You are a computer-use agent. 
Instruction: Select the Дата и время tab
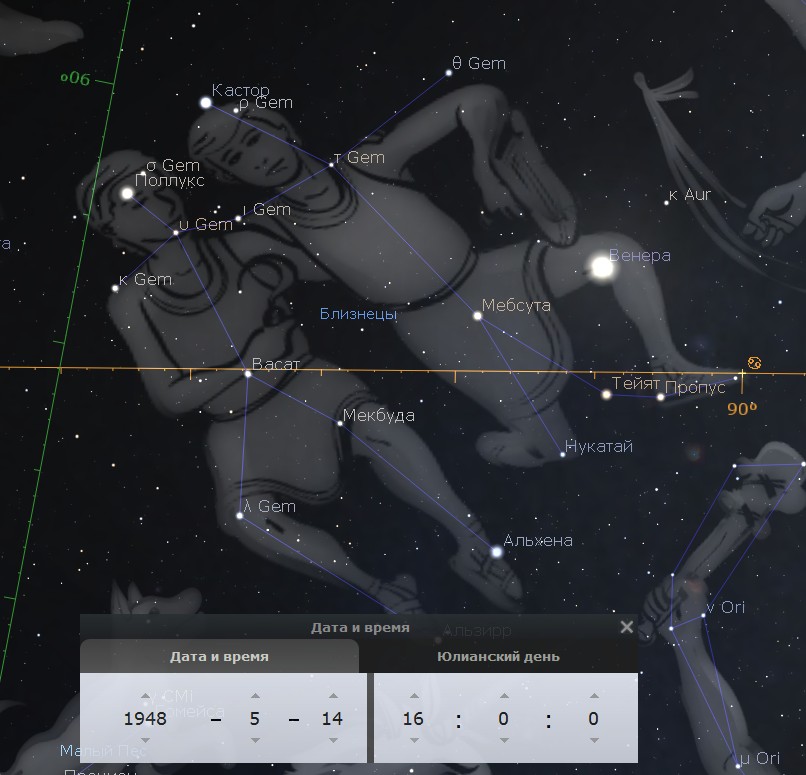219,657
